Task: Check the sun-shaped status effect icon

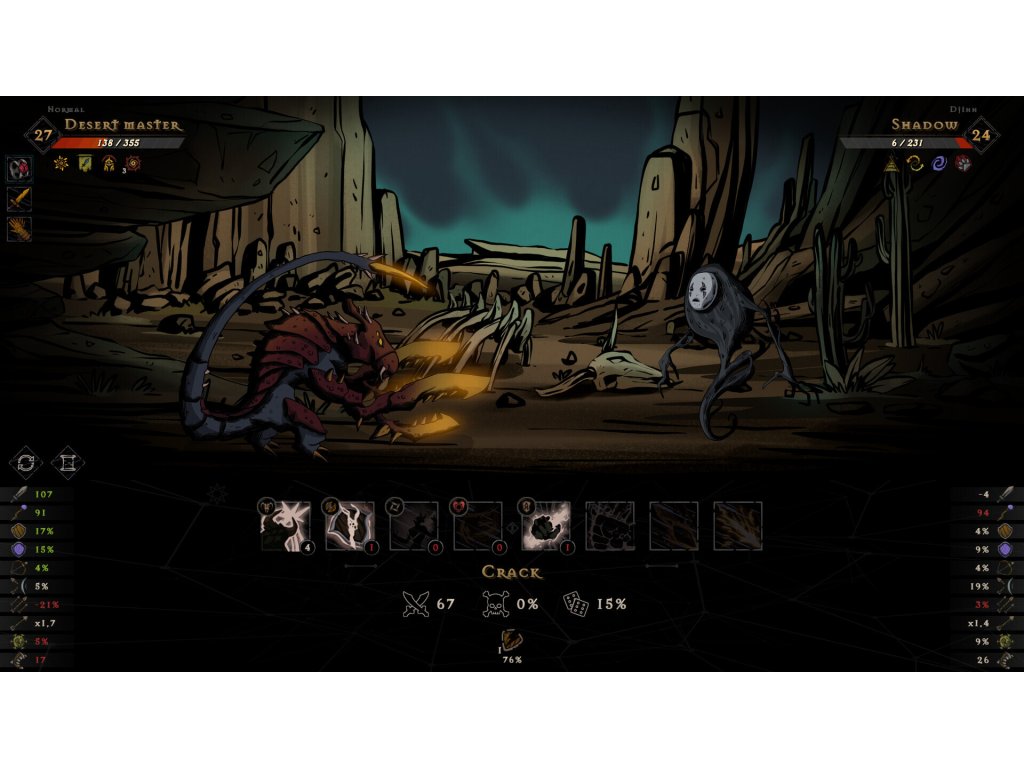Action: click(x=62, y=163)
